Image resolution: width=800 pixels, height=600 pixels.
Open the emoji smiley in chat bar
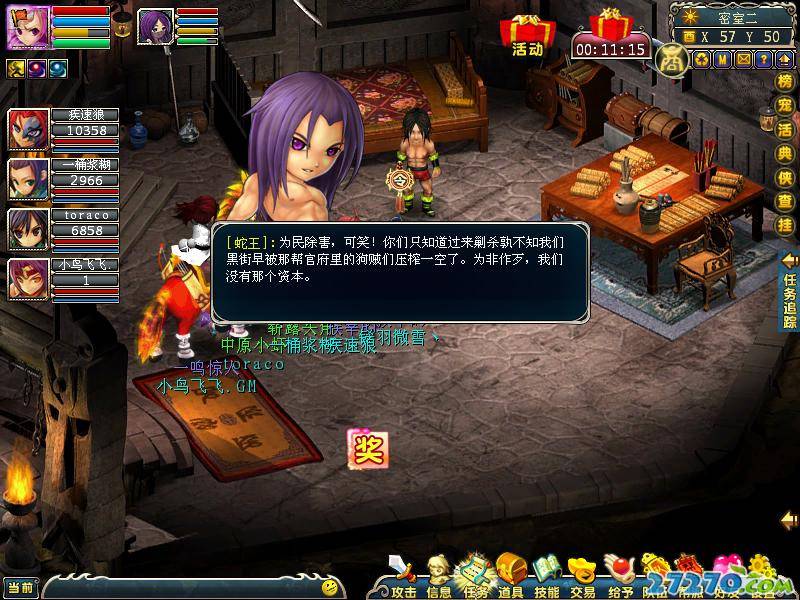(330, 587)
